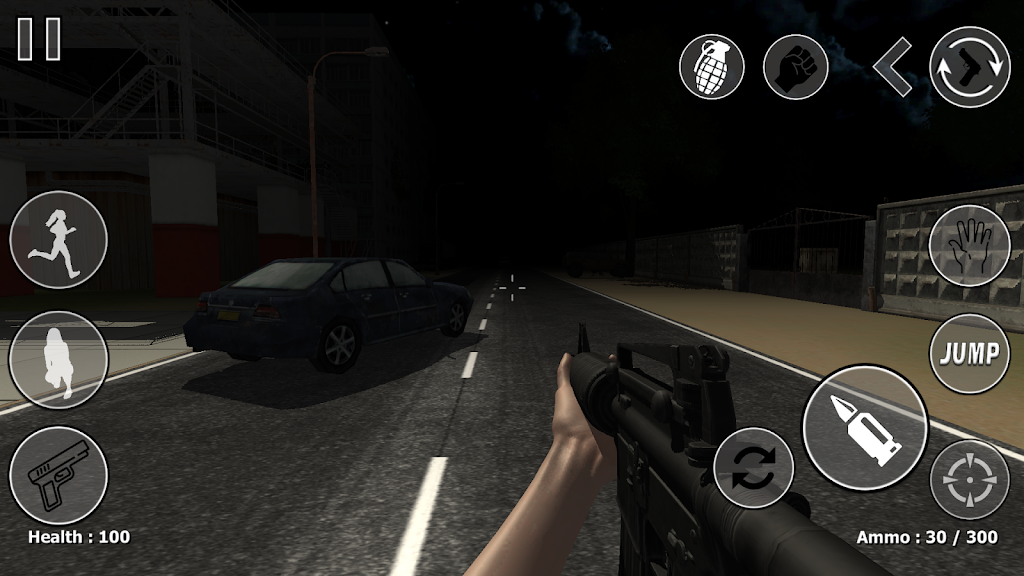The image size is (1024, 576).
Task: Pause the game
Action: (x=39, y=39)
